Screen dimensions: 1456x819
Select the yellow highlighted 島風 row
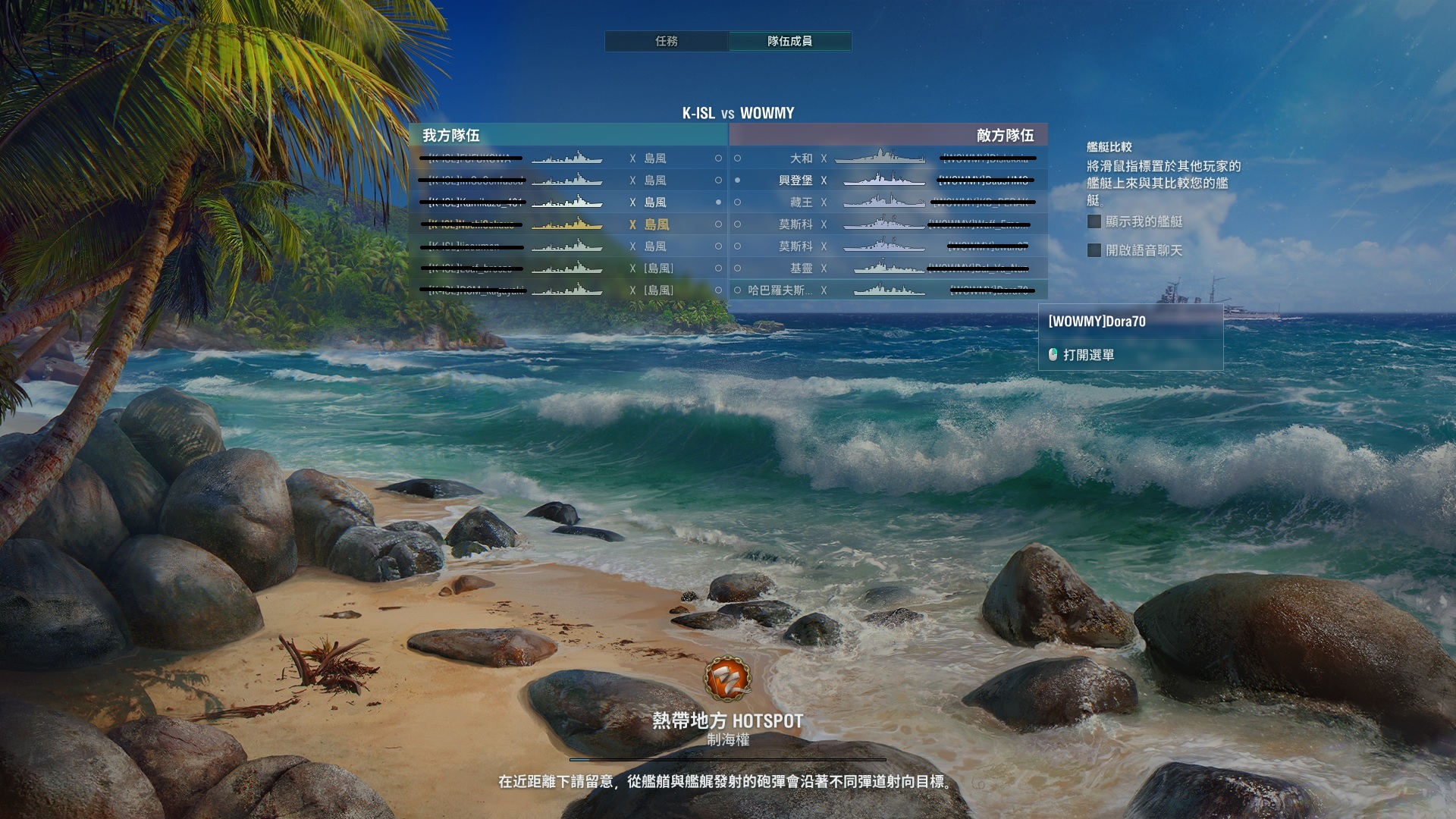coord(569,224)
